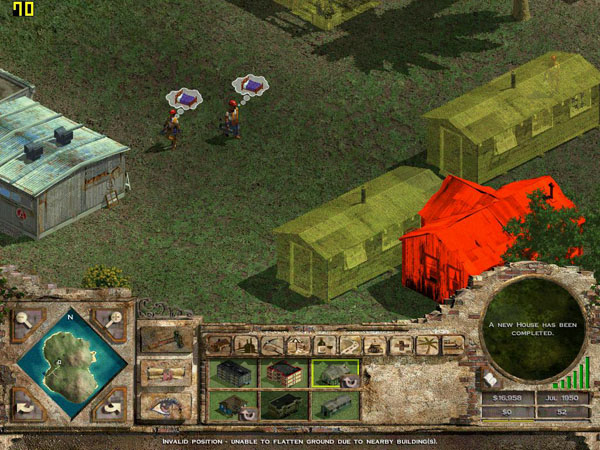Open the almanac book icon
600x450 pixels.
[x=491, y=377]
